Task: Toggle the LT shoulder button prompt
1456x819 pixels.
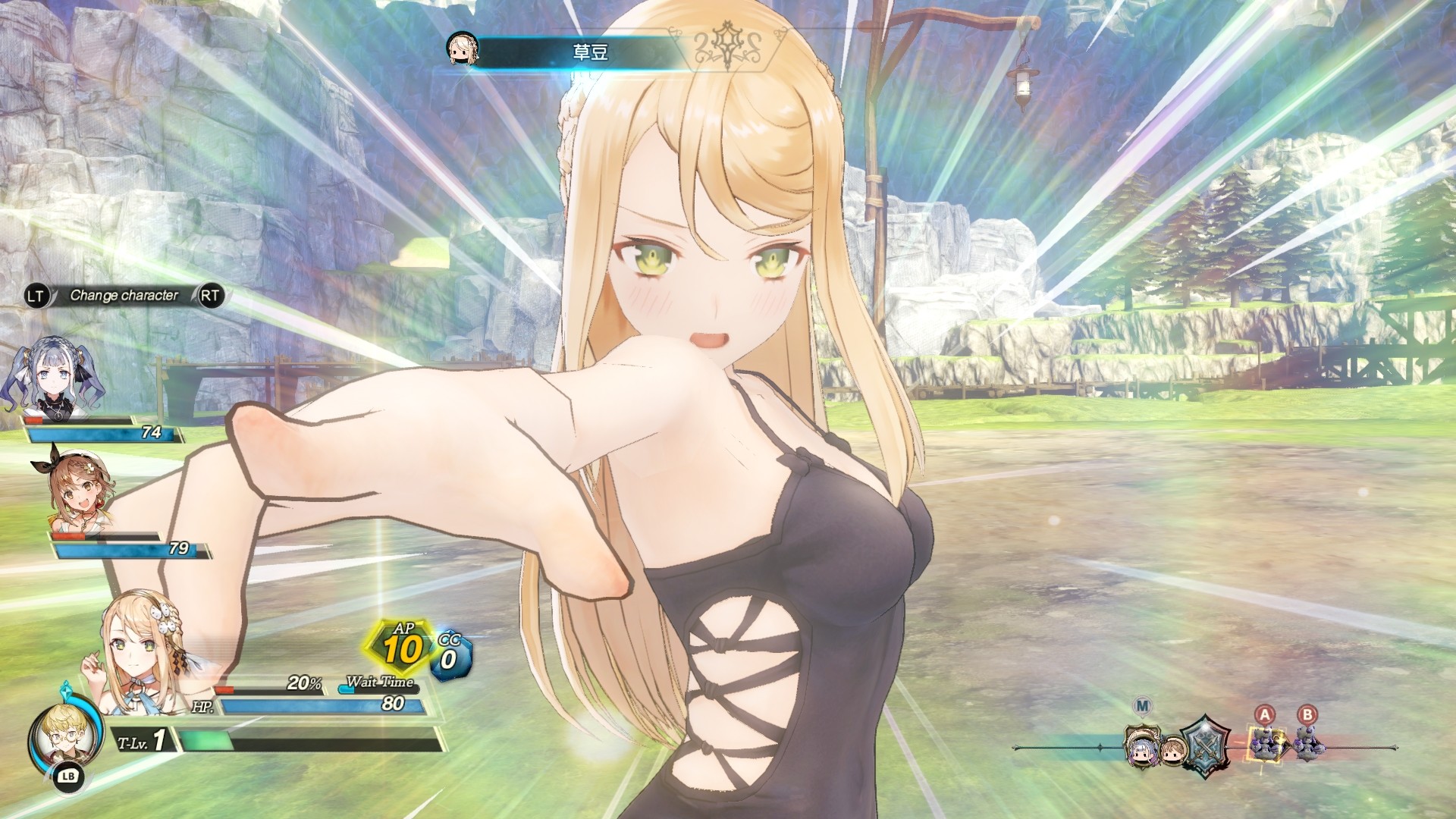Action: (x=35, y=297)
